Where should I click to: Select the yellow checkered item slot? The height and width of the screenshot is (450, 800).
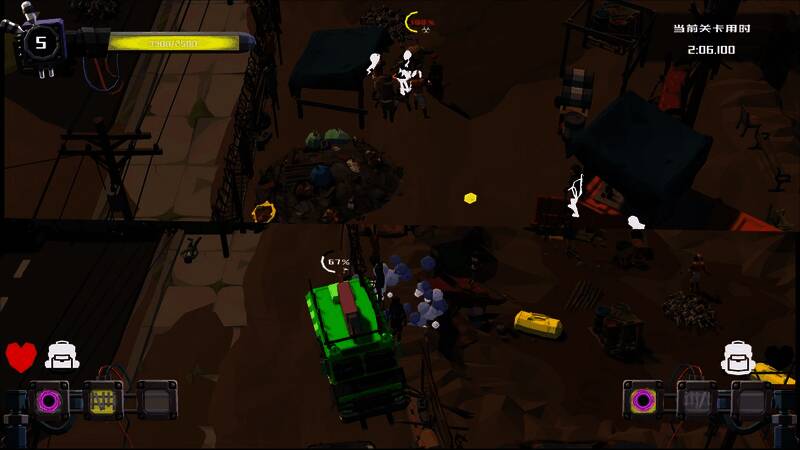pos(102,401)
